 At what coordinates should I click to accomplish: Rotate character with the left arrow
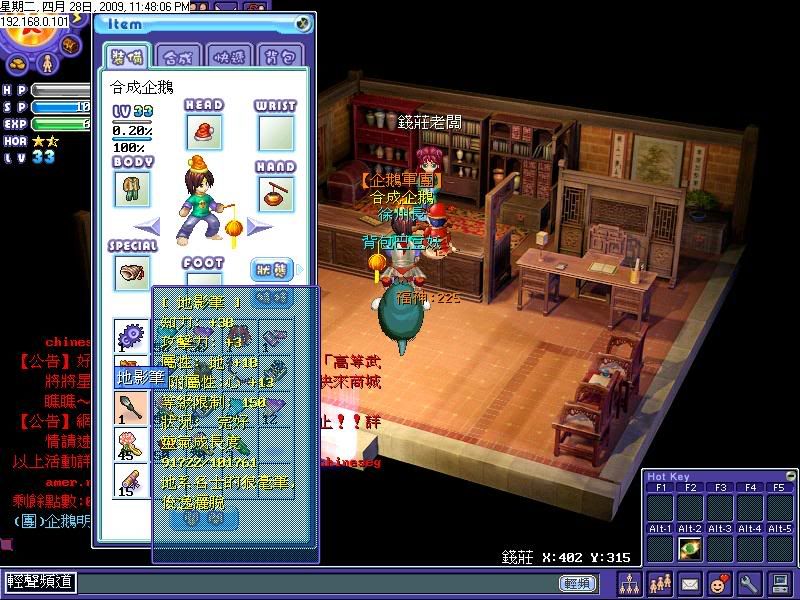[x=147, y=226]
